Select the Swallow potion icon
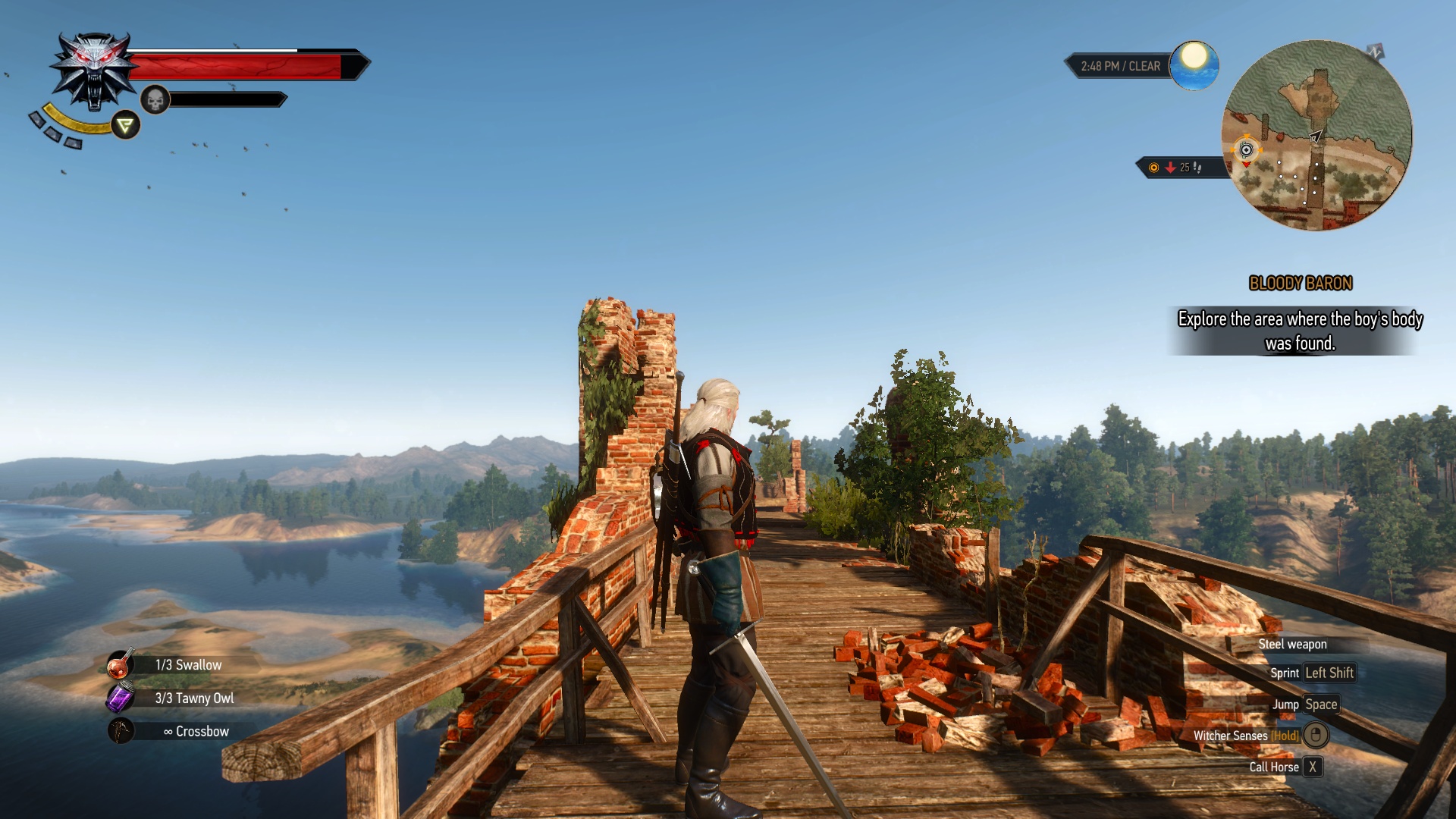The height and width of the screenshot is (819, 1456). pyautogui.click(x=121, y=664)
